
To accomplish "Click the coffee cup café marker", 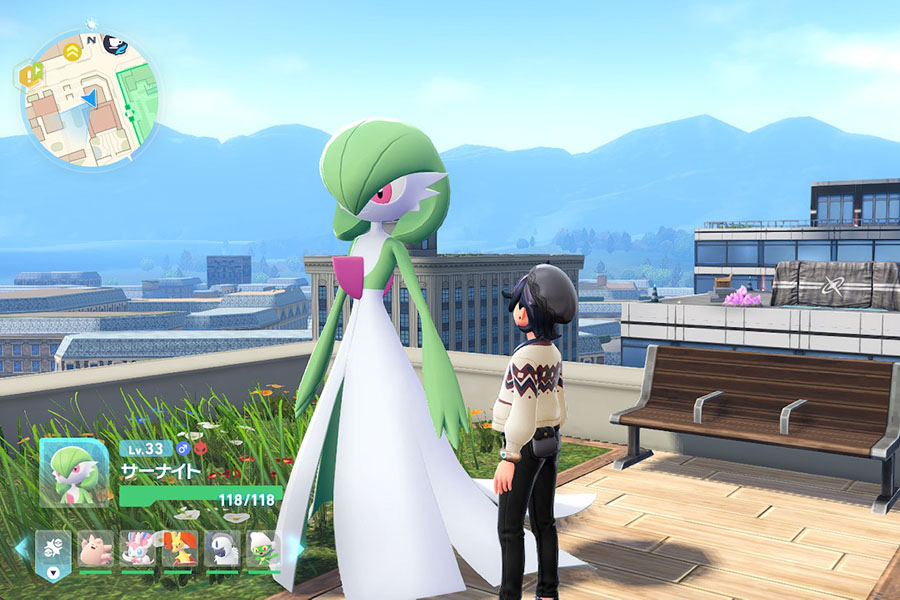I will (116, 45).
